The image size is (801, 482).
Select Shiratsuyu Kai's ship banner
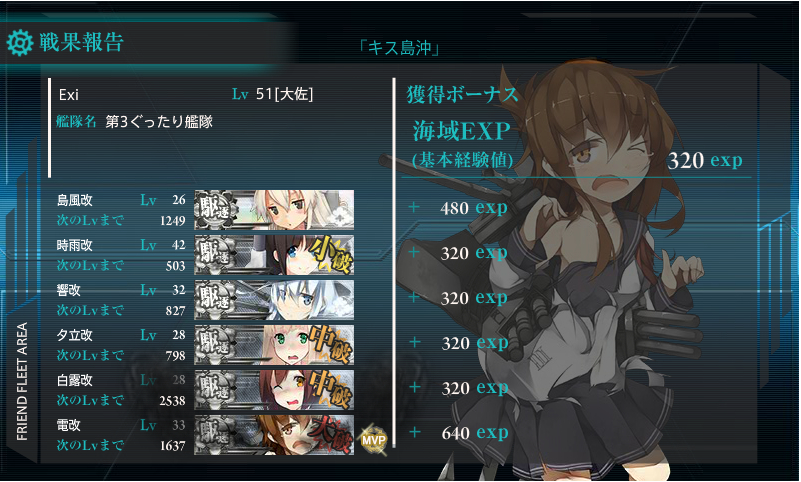[x=274, y=389]
